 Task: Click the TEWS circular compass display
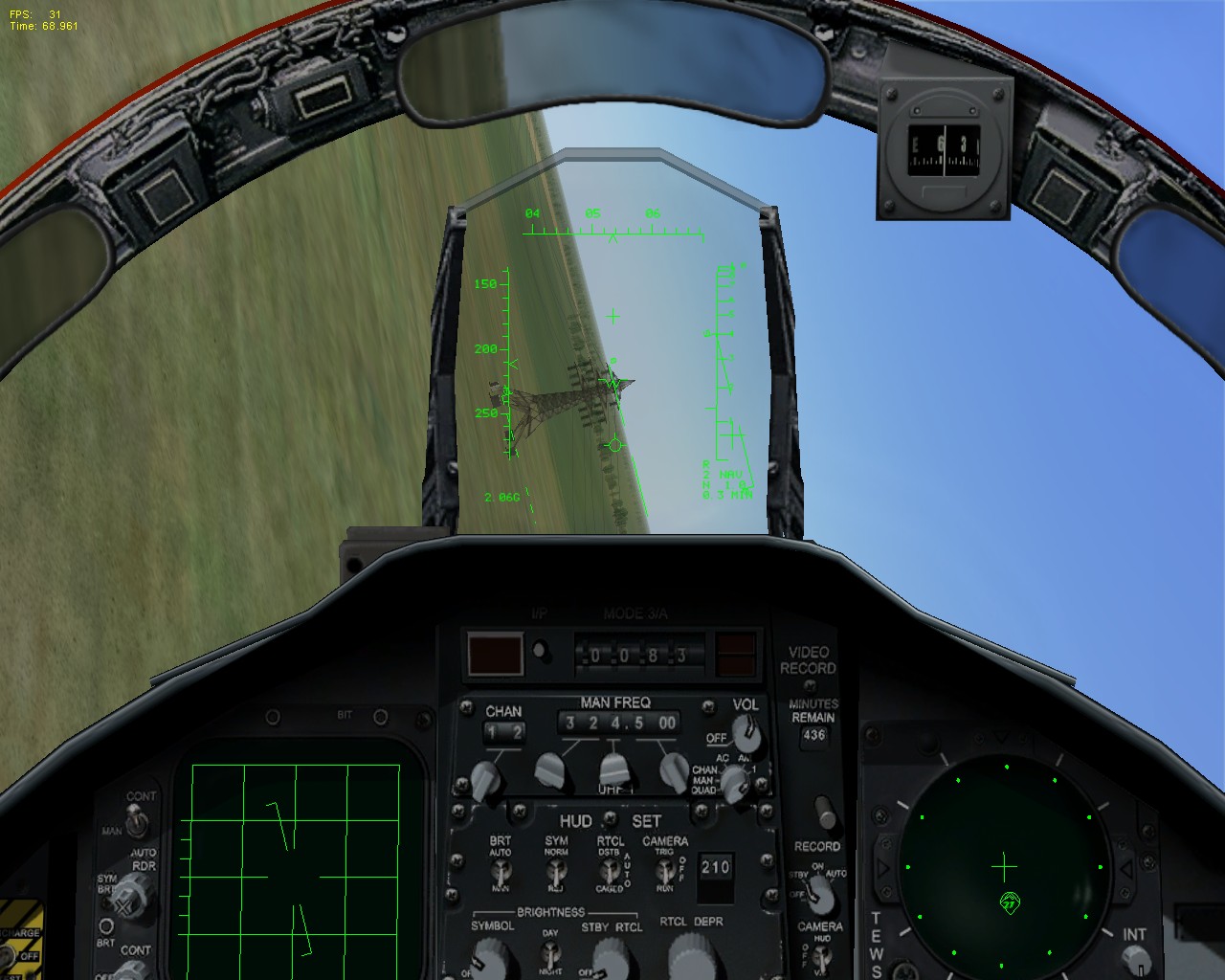(1005, 866)
